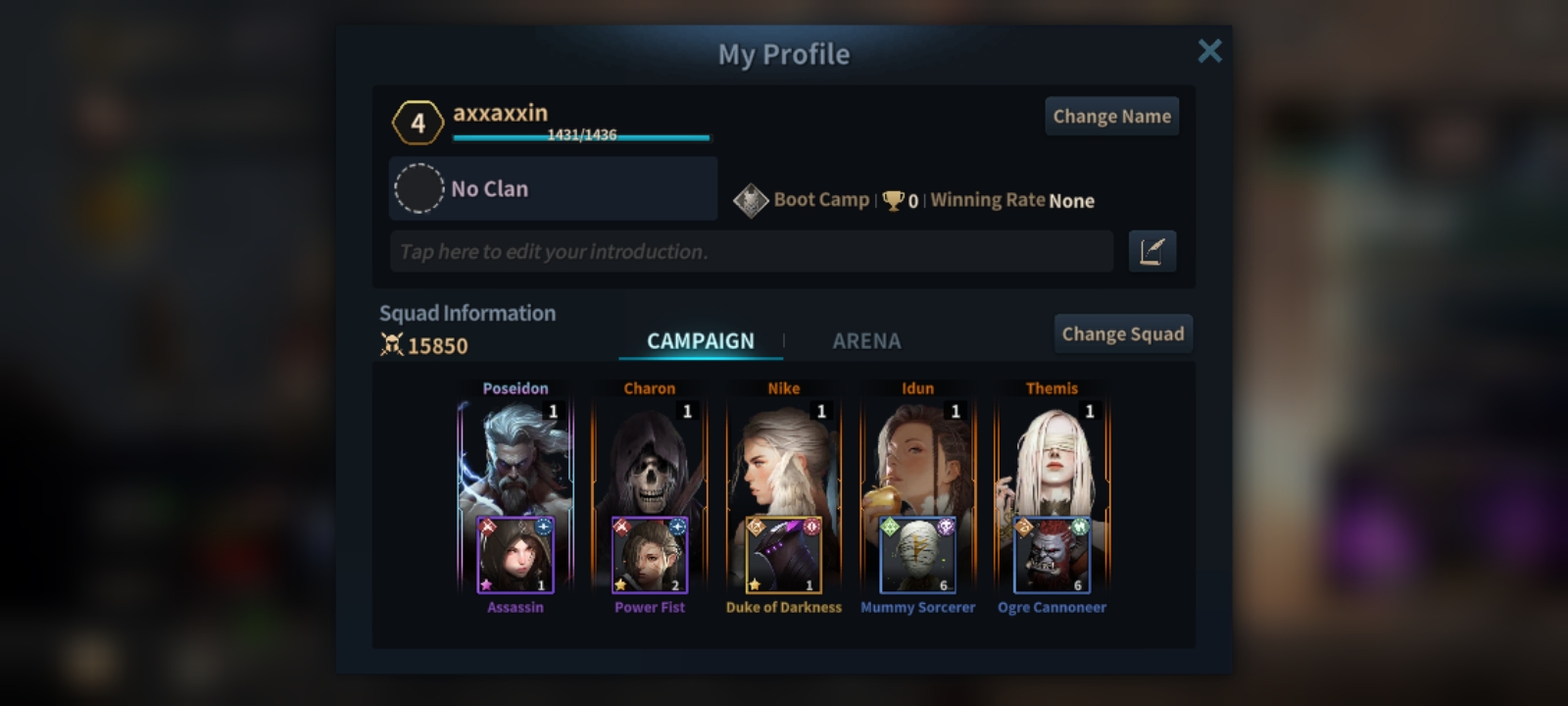The image size is (1568, 706).
Task: Choose the Mummy Sorcerer unit icon
Action: [917, 556]
